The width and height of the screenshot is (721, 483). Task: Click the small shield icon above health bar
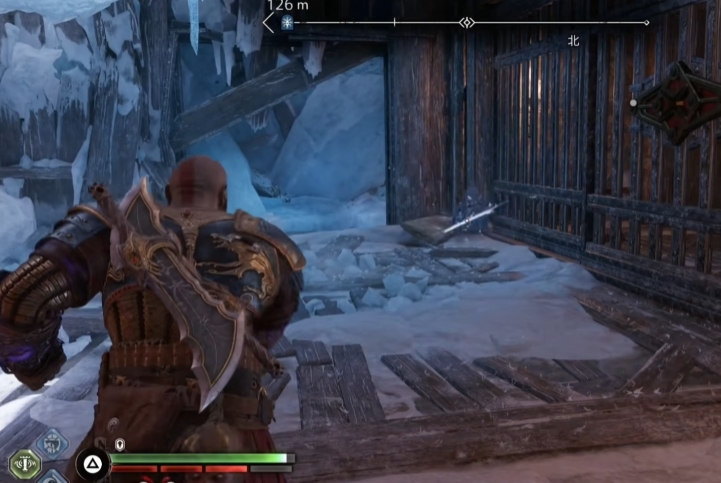(x=120, y=444)
